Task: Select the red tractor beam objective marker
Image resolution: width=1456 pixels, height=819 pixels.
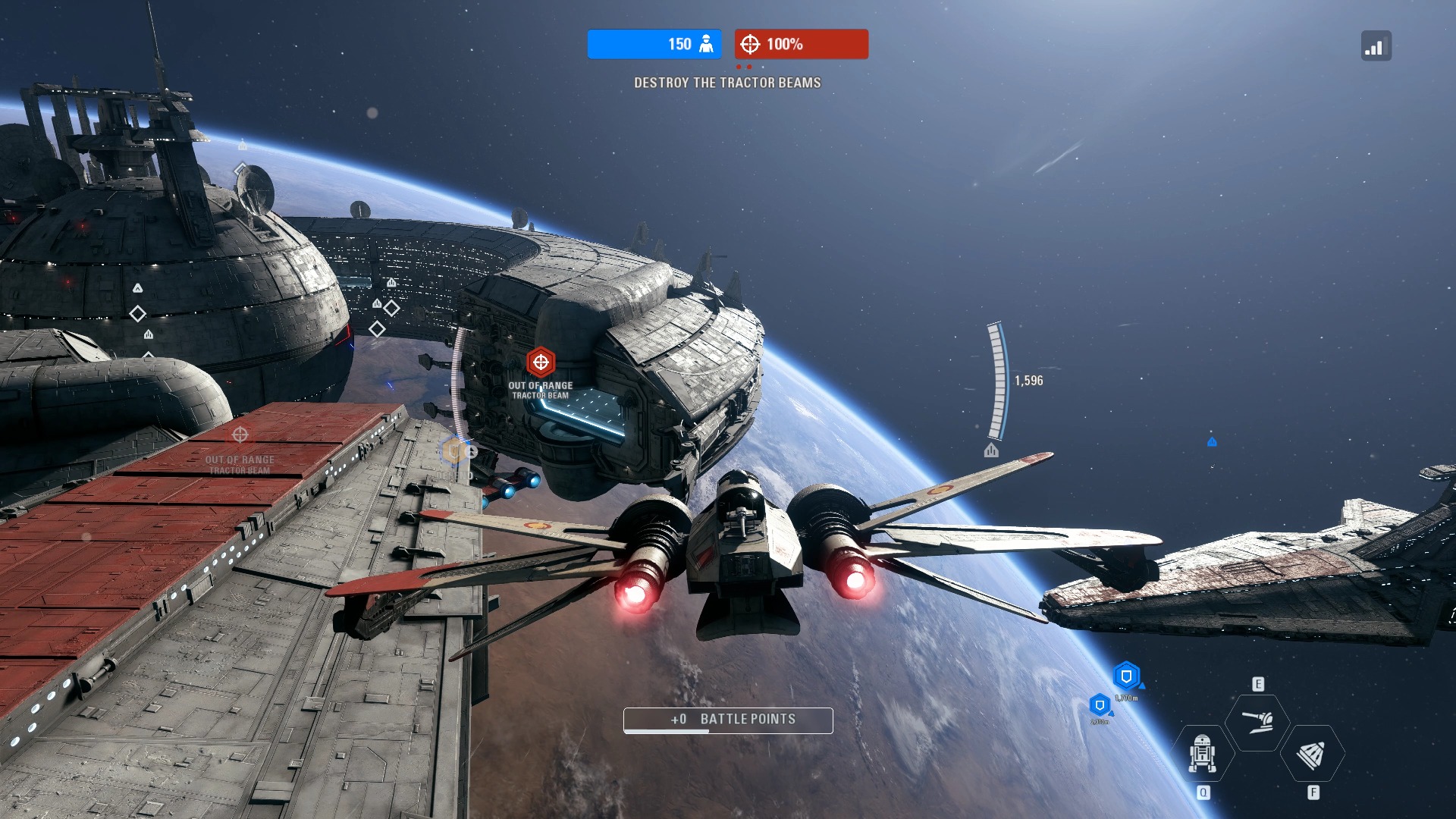Action: [x=541, y=362]
